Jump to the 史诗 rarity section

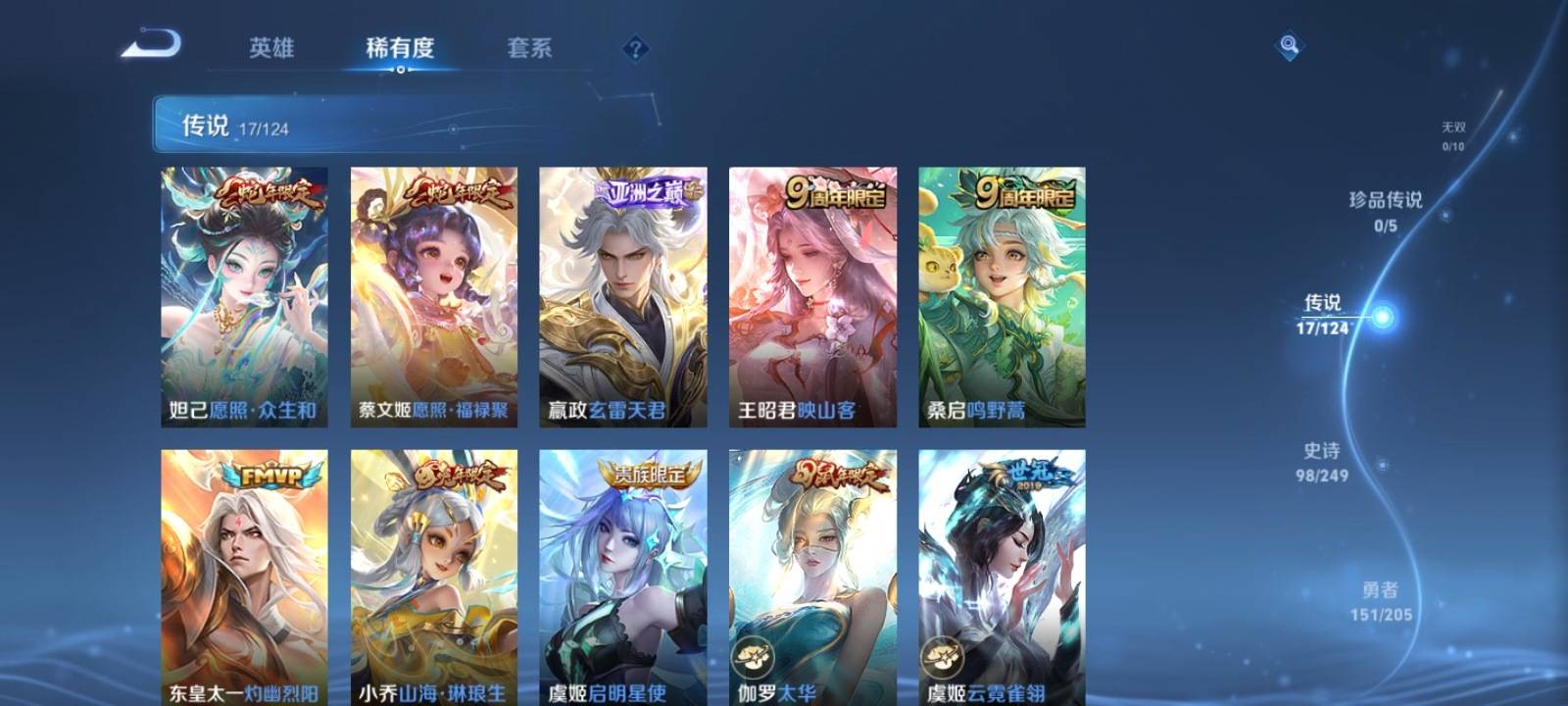[x=1322, y=462]
